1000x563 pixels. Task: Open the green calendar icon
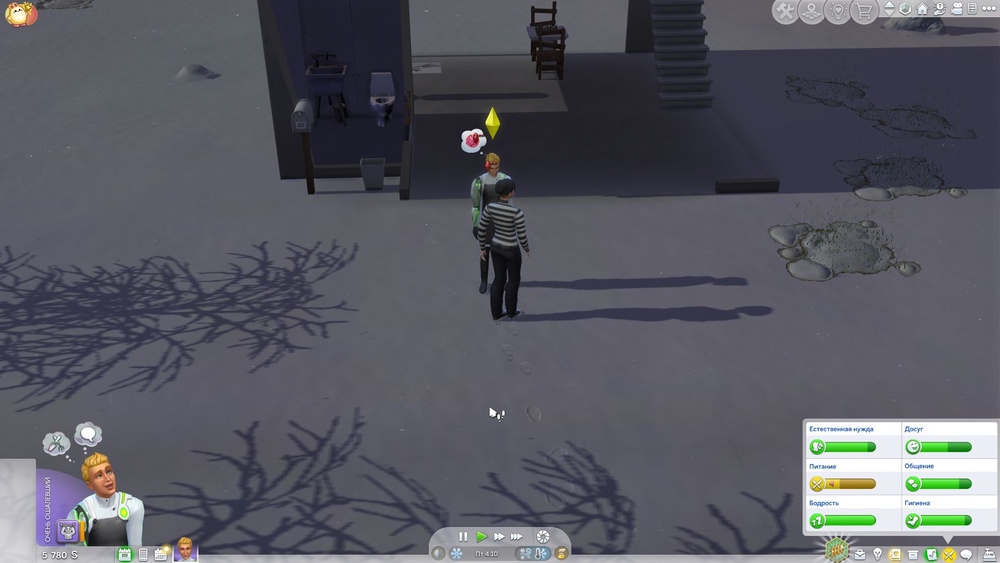pyautogui.click(x=125, y=554)
